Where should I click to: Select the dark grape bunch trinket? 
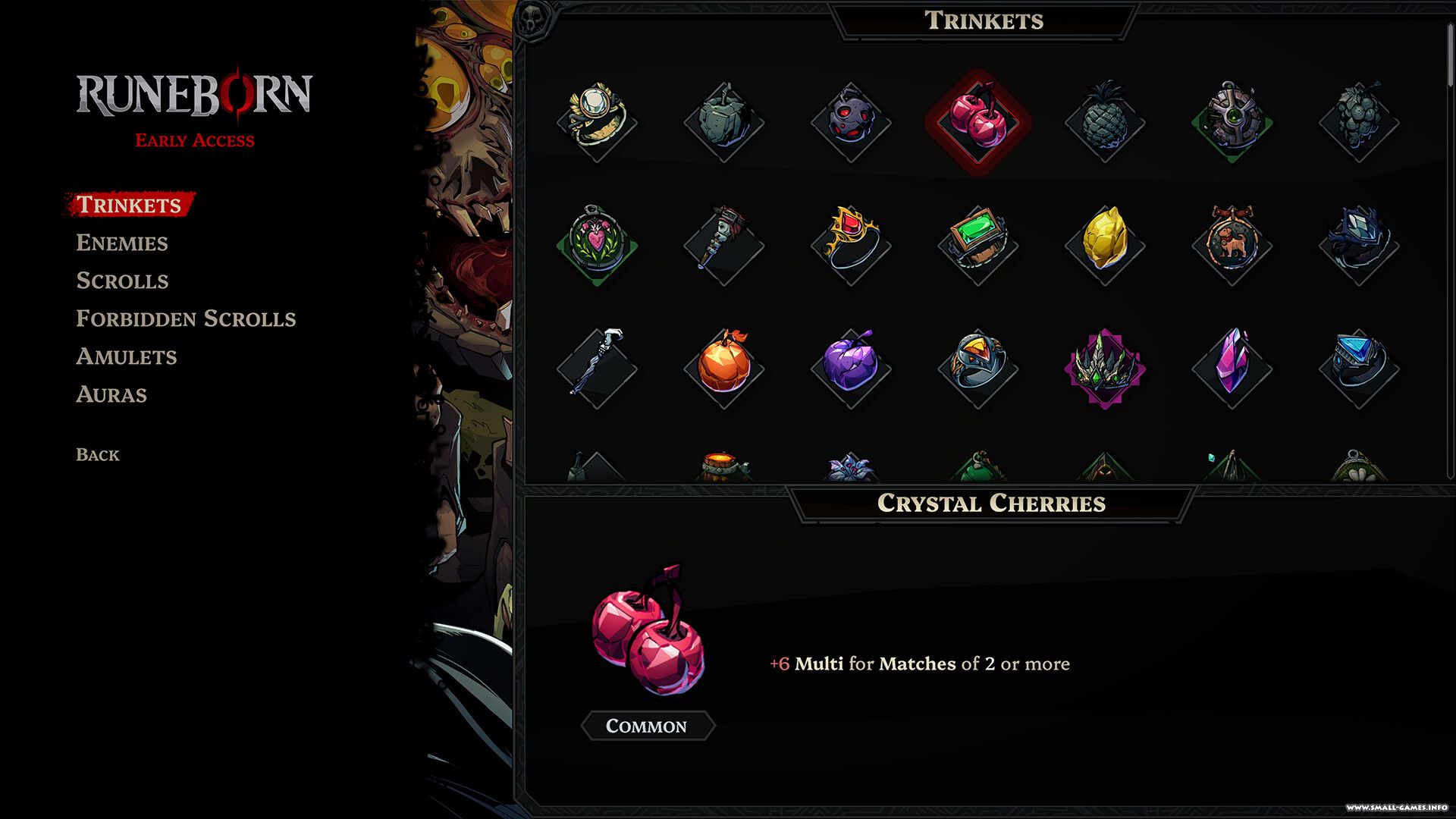[1358, 121]
